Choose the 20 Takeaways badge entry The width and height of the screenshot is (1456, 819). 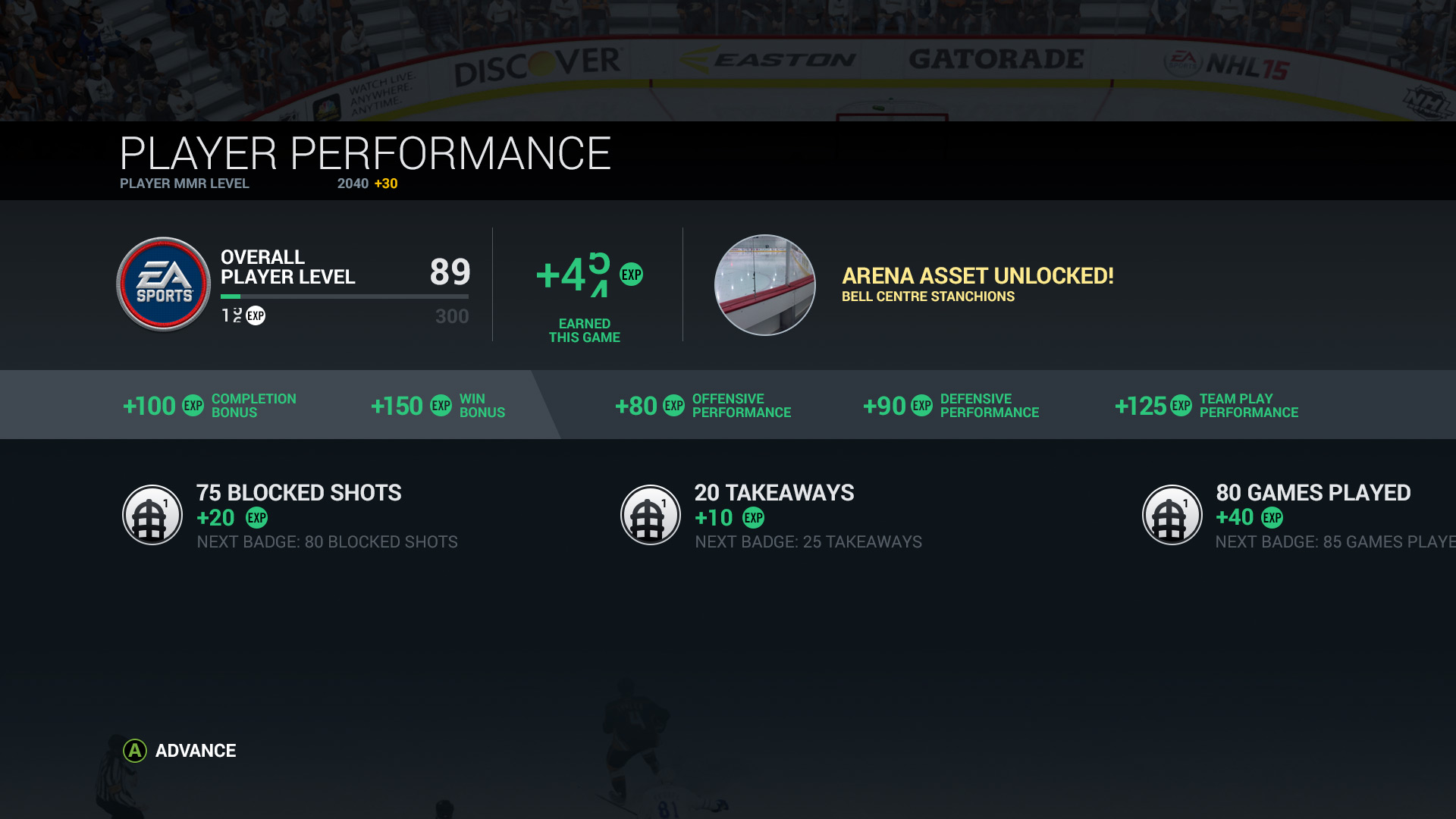tap(651, 515)
